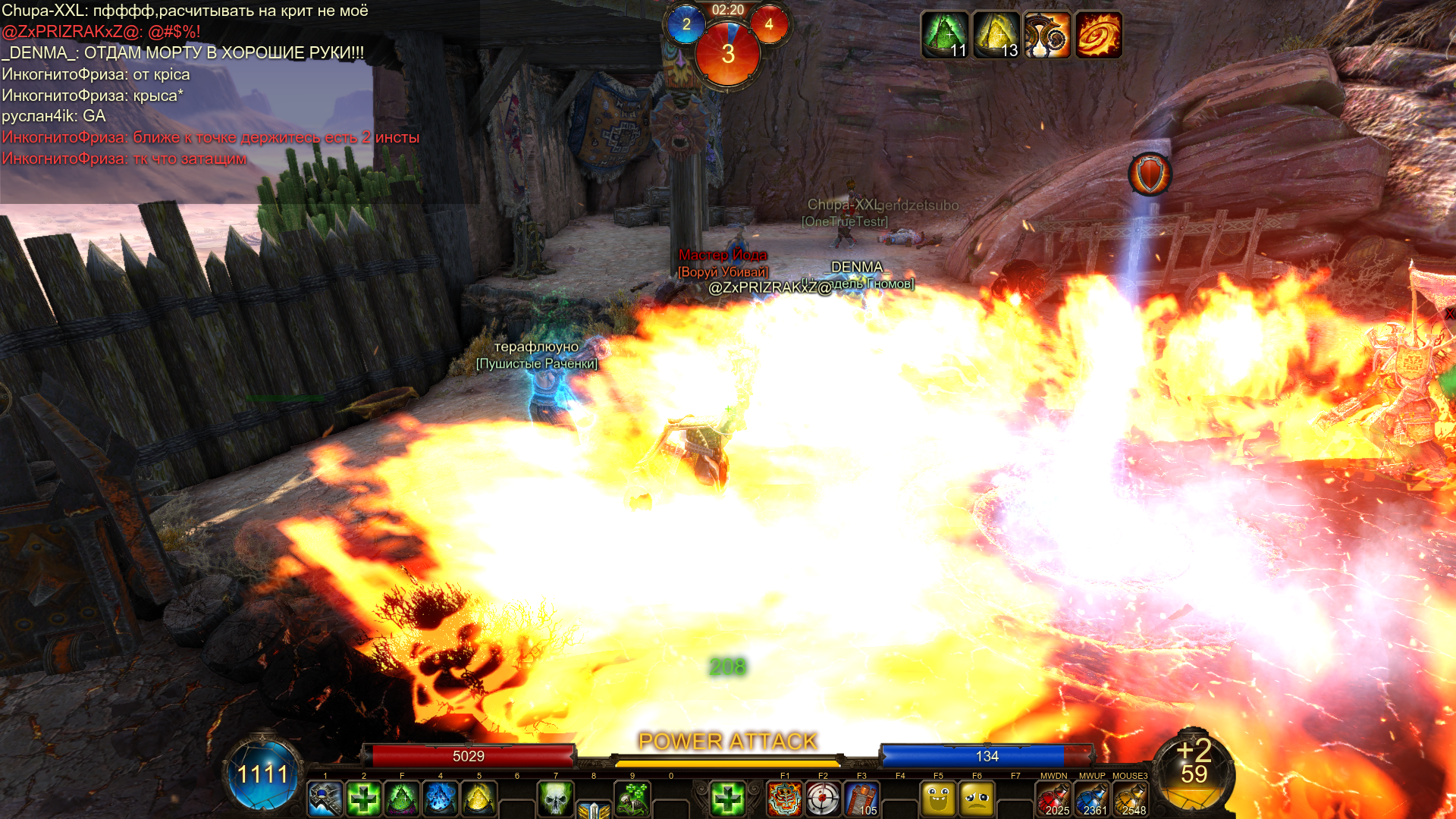Cast the yellow powder cauldron skill
The image size is (1456, 819).
click(x=479, y=799)
